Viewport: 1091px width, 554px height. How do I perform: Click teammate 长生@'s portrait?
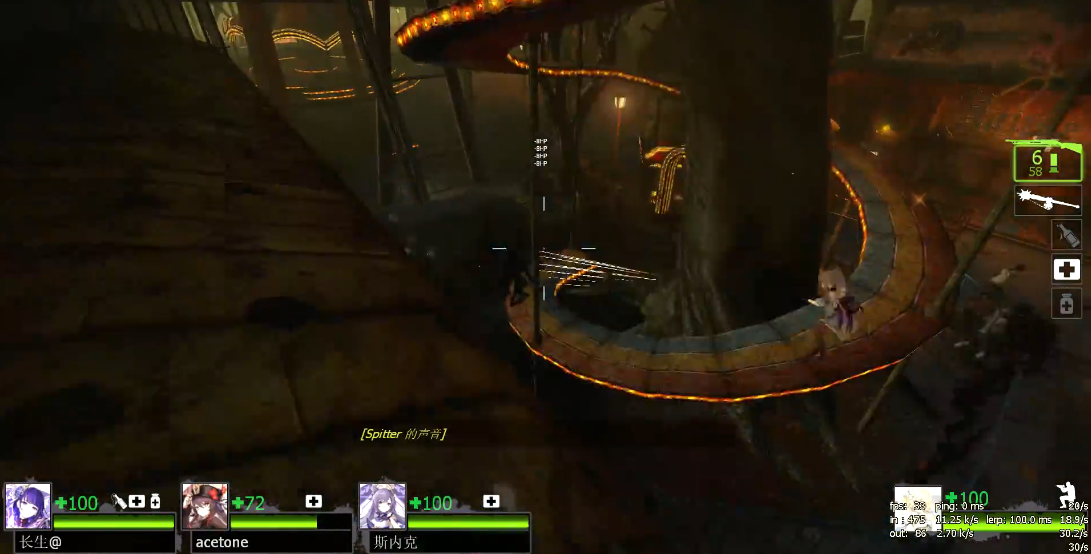point(28,506)
